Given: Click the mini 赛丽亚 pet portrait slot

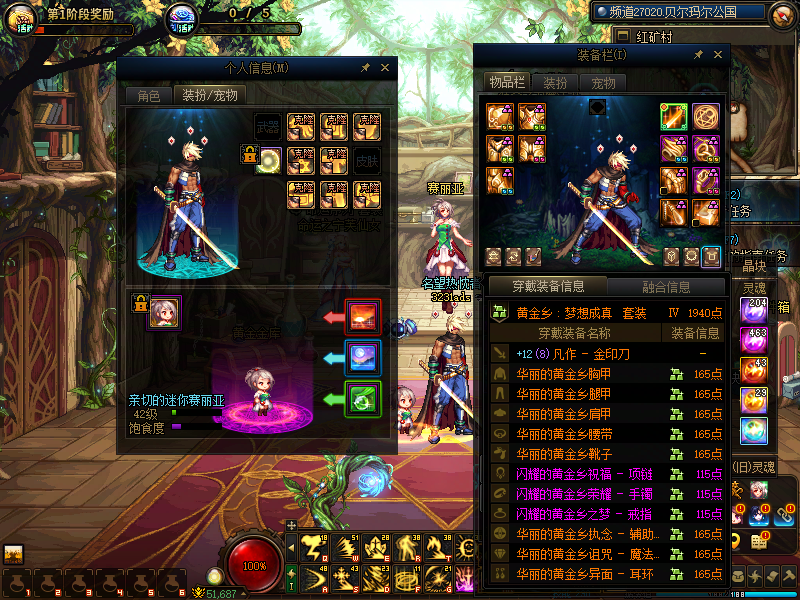Looking at the screenshot, I should 164,311.
